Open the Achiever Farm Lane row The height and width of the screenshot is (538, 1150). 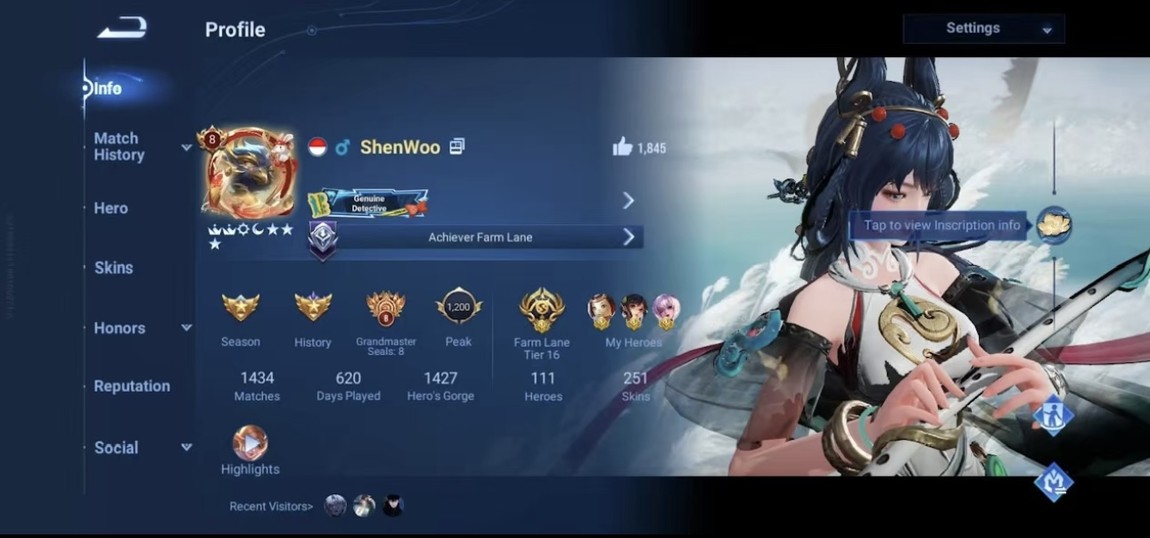coord(480,237)
